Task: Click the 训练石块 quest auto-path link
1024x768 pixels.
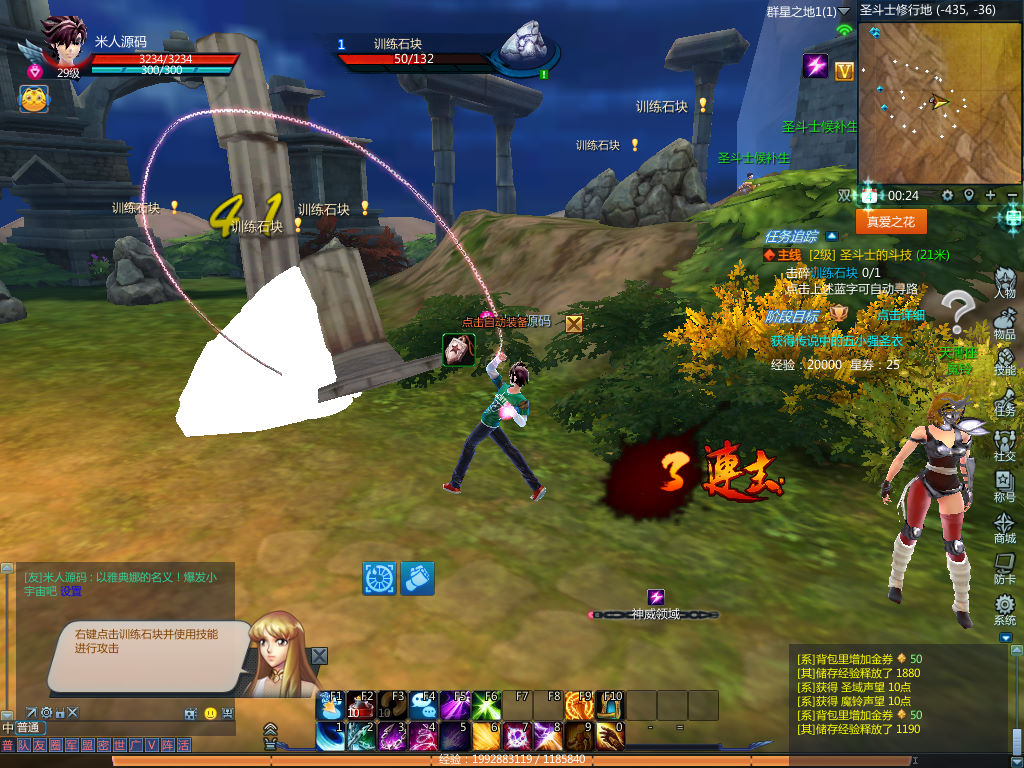Action: [x=832, y=272]
